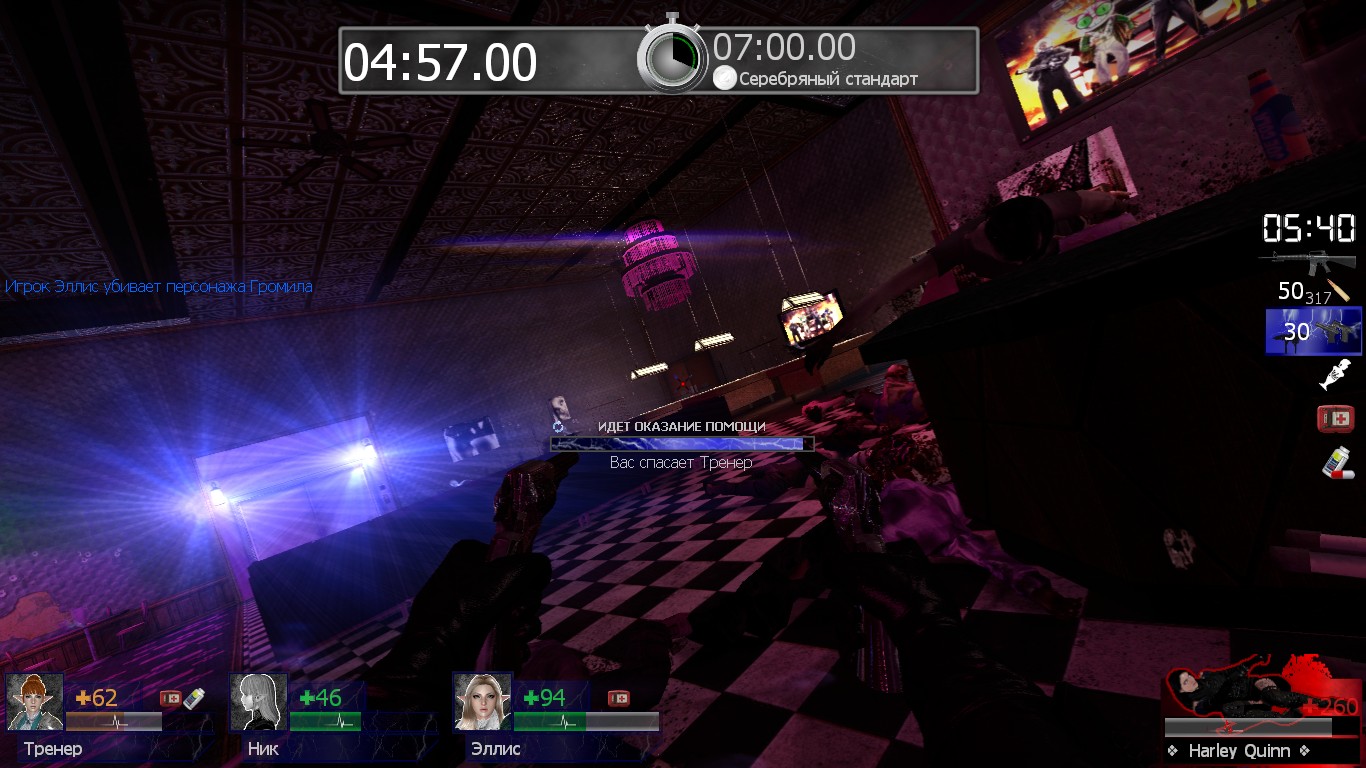Pick the pain pills bottle slot

pyautogui.click(x=1335, y=462)
